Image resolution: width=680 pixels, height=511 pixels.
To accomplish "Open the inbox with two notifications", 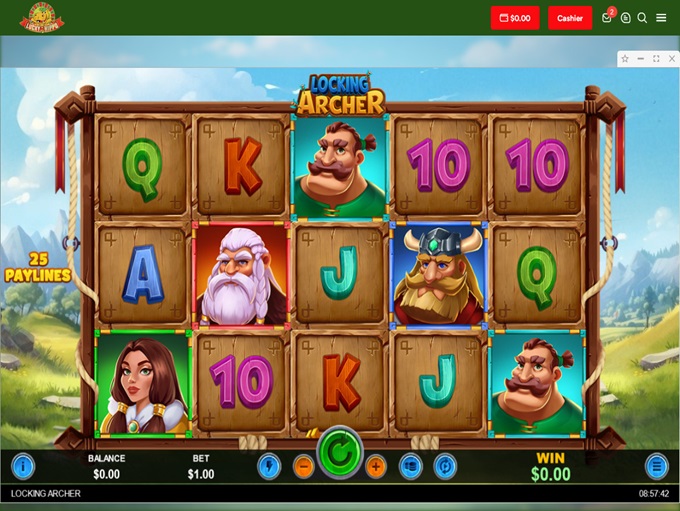I will click(607, 18).
